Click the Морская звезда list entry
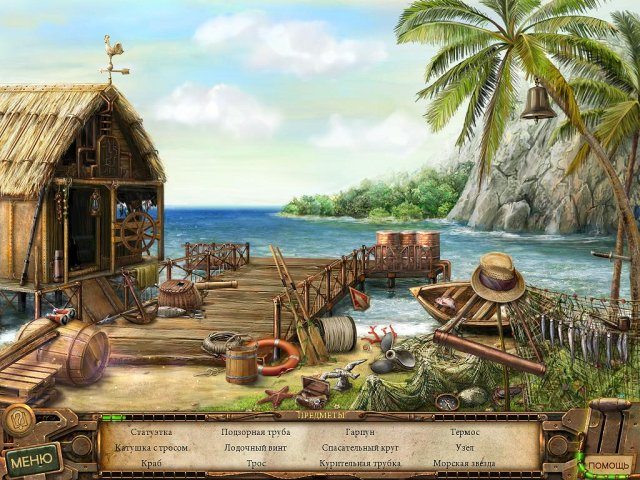640x480 pixels. pos(464,464)
